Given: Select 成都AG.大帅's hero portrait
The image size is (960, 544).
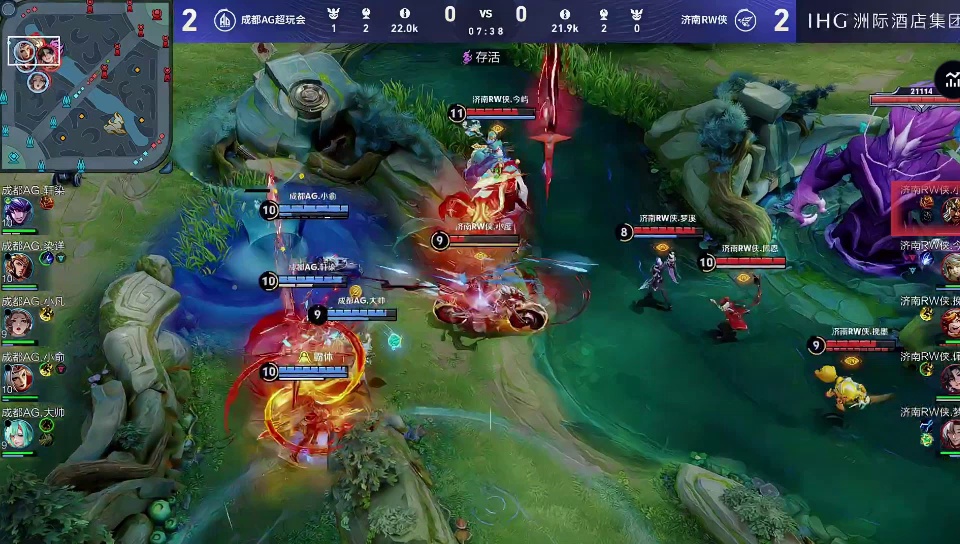Looking at the screenshot, I should 17,433.
